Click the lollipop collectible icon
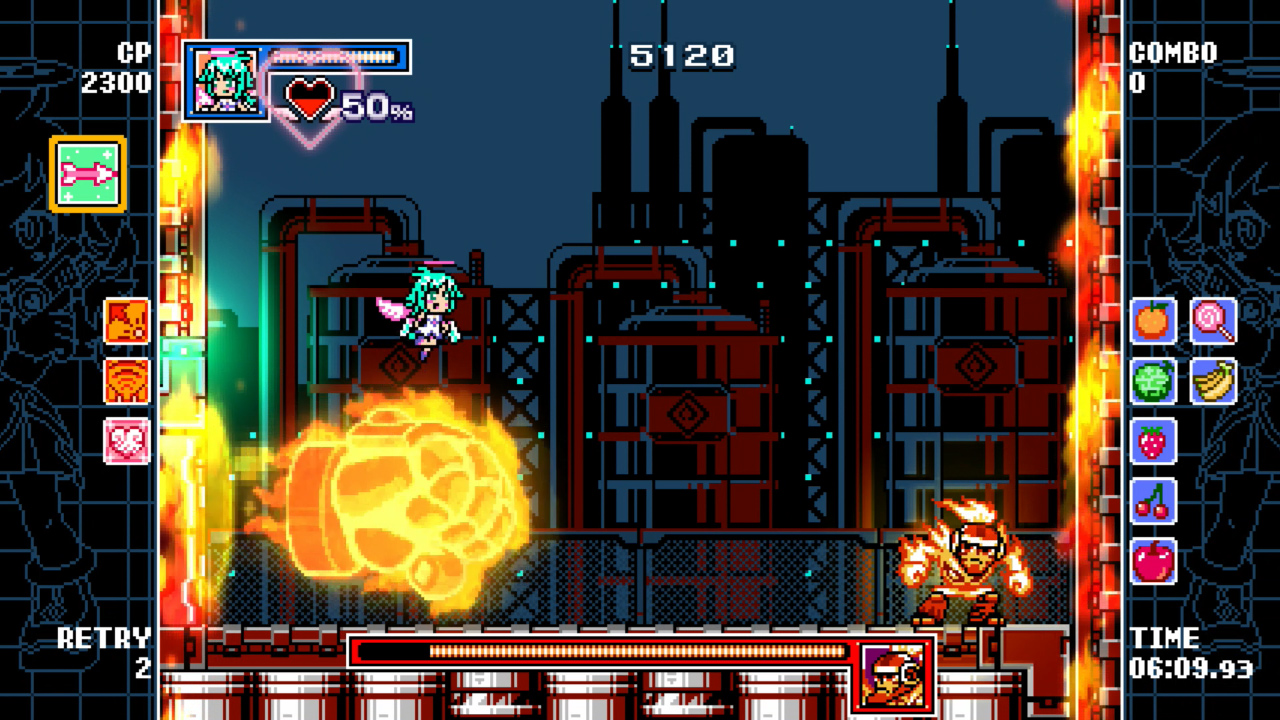This screenshot has height=720, width=1280. point(1213,321)
